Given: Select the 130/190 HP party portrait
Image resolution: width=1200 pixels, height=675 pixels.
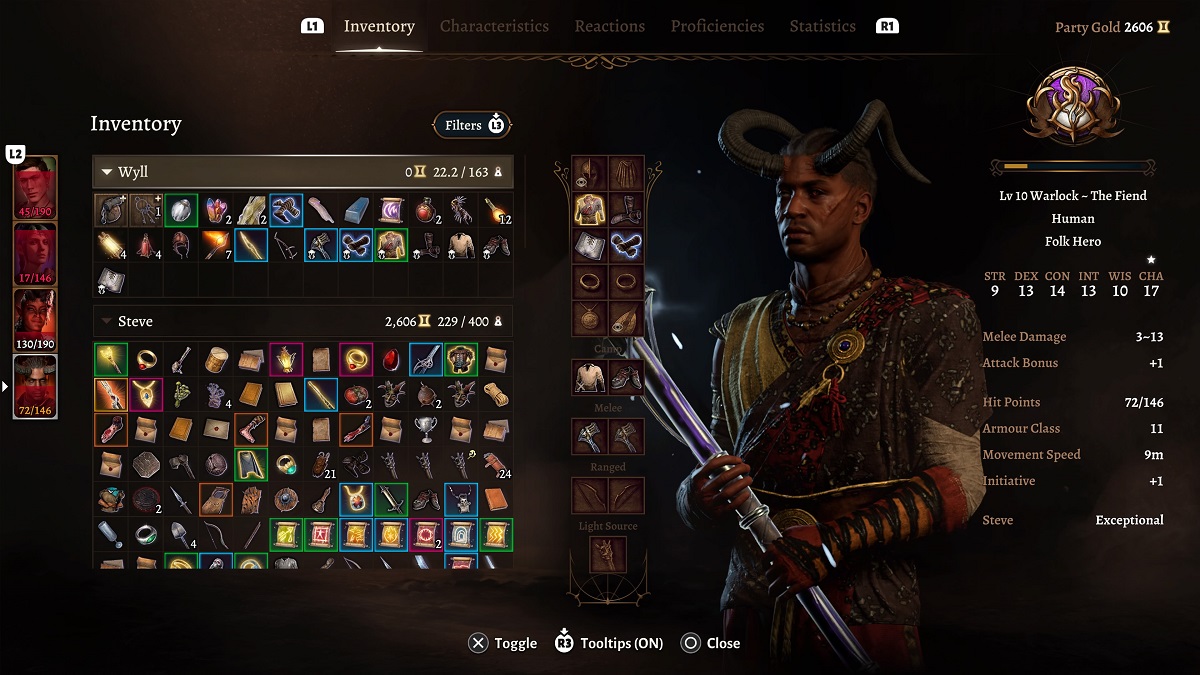Looking at the screenshot, I should click(x=35, y=320).
